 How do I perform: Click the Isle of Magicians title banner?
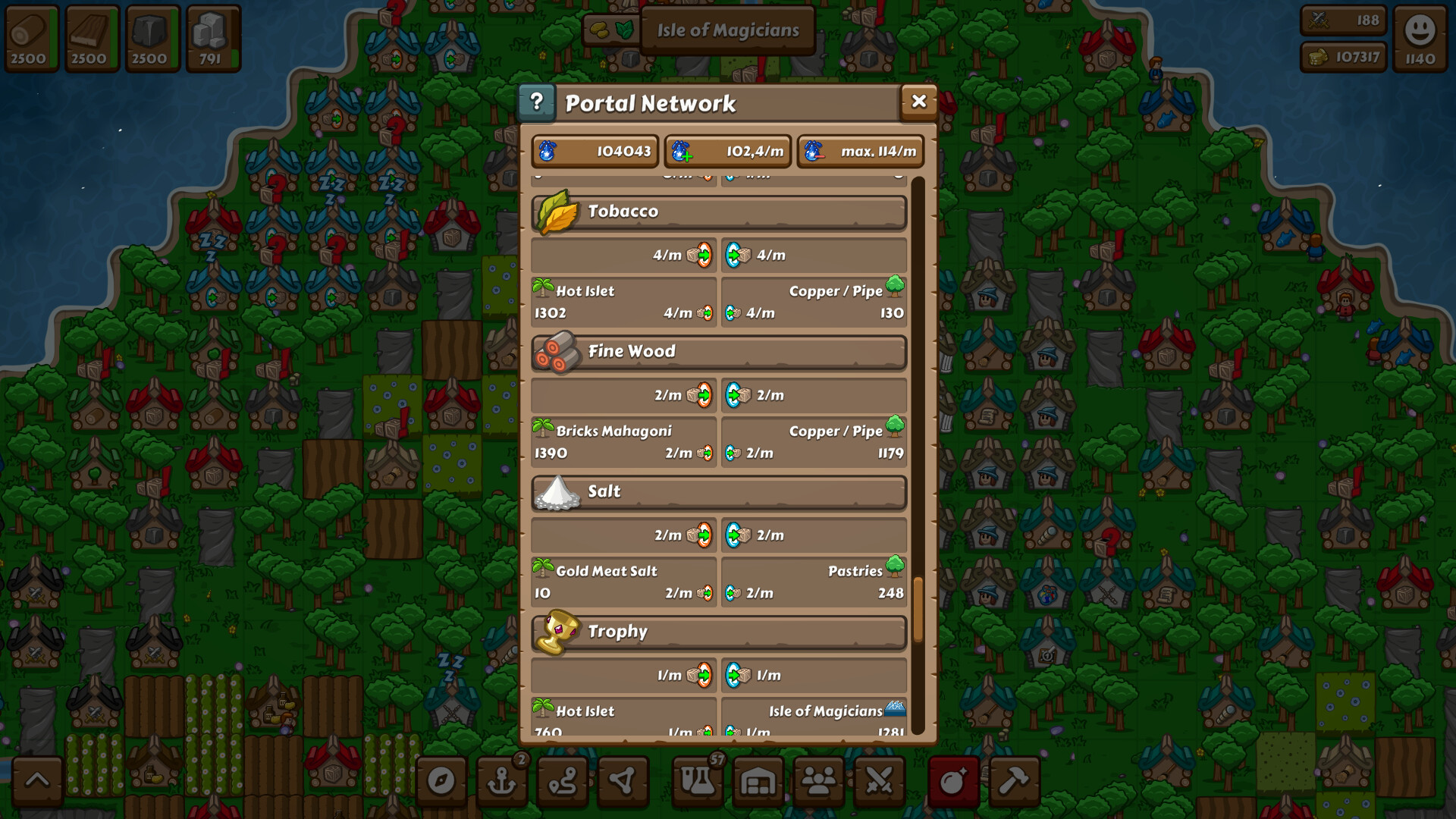coord(727,30)
